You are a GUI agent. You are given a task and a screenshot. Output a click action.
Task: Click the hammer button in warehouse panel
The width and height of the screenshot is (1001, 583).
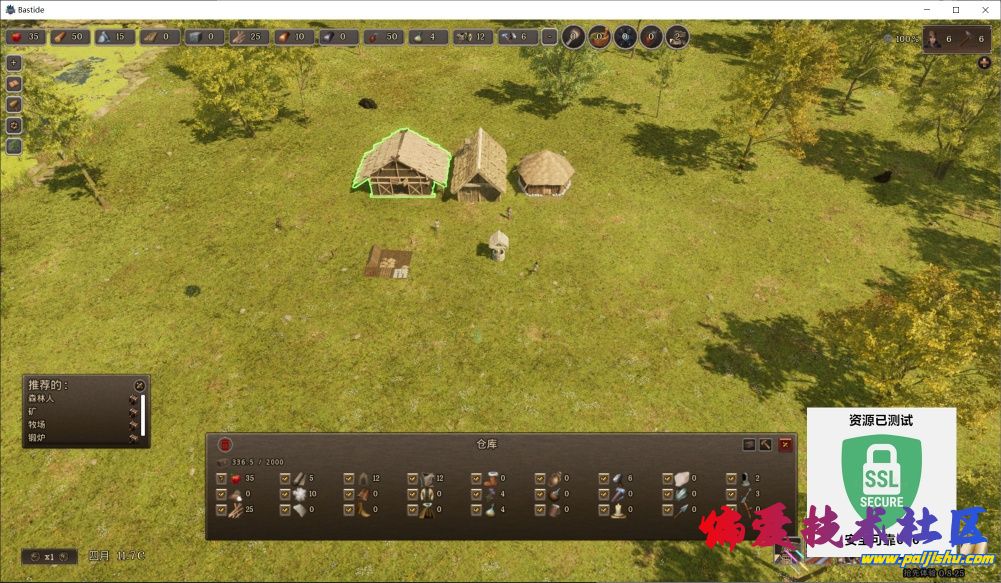point(766,444)
